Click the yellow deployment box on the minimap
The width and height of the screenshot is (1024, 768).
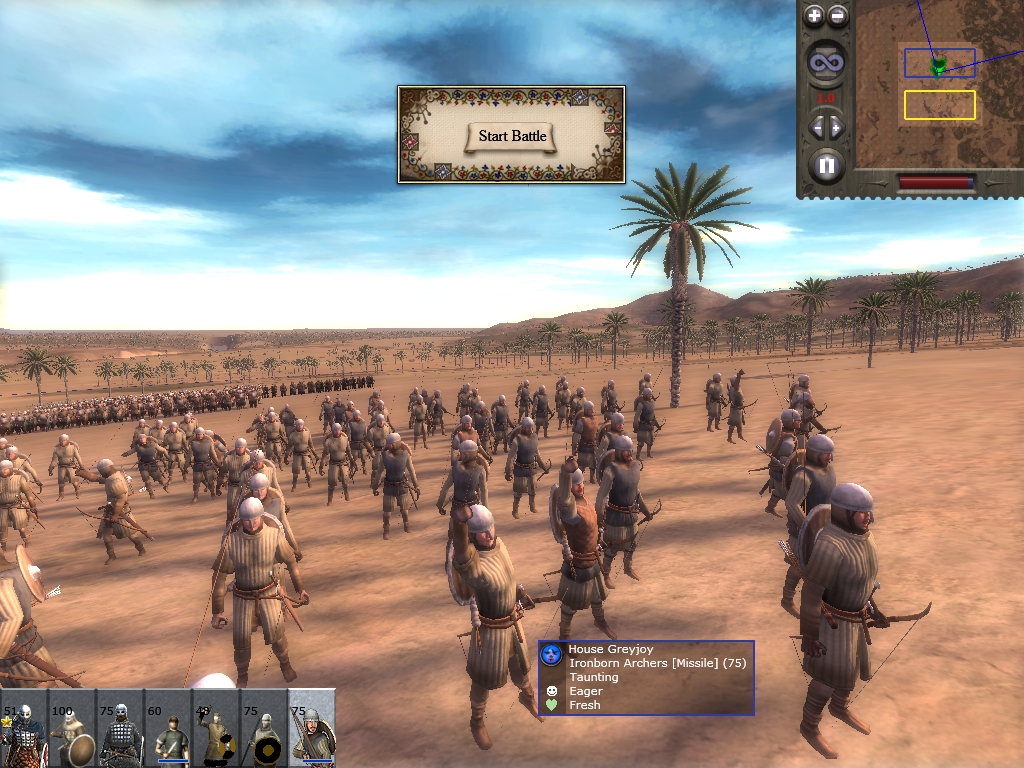coord(939,105)
